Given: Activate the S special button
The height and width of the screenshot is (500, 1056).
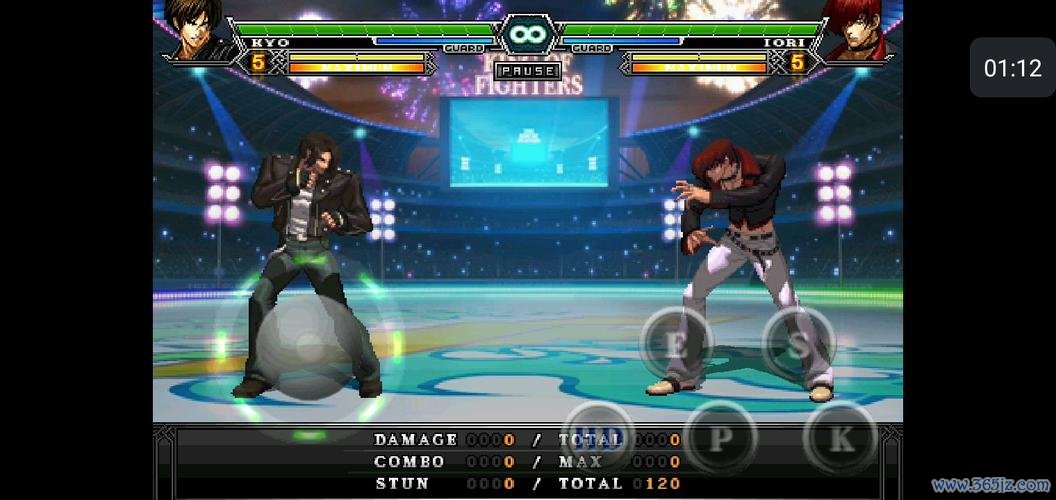Looking at the screenshot, I should click(x=798, y=344).
